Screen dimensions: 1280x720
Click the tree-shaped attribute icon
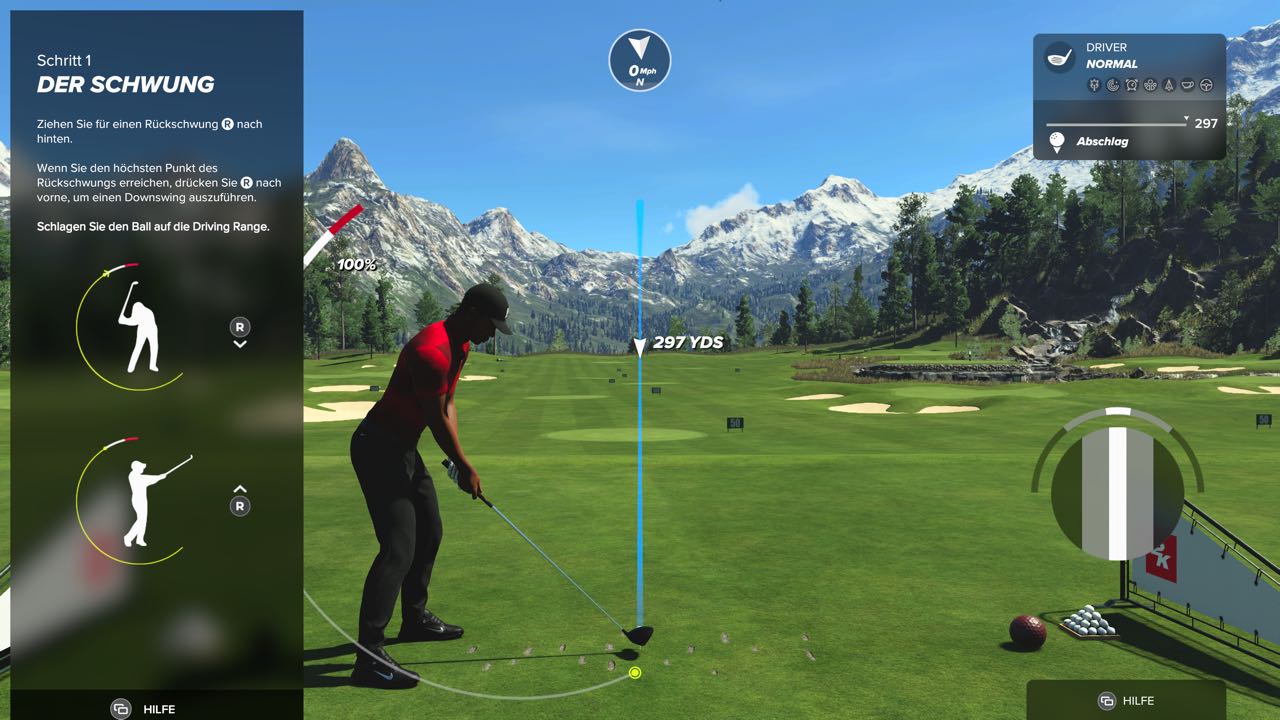point(1169,86)
